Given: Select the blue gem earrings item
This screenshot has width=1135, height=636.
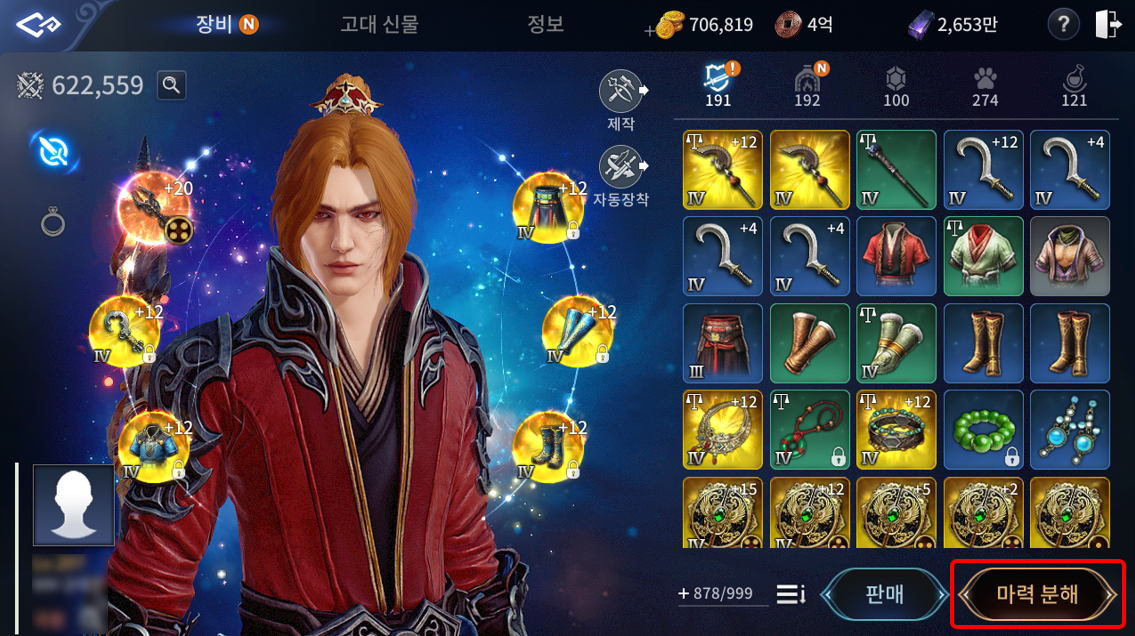Looking at the screenshot, I should click(1069, 430).
